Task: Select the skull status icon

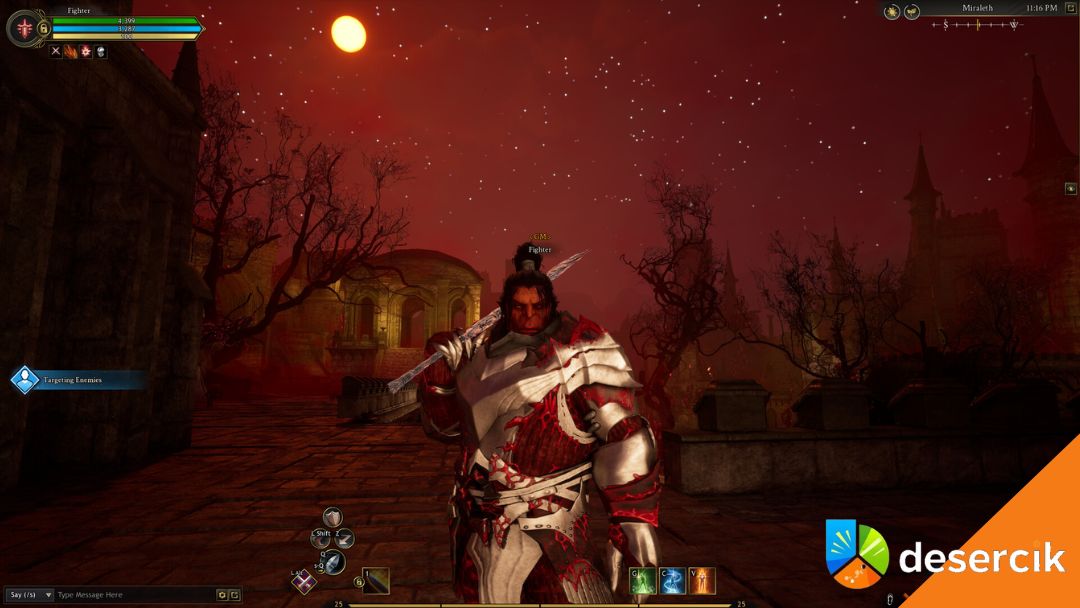Action: click(101, 51)
